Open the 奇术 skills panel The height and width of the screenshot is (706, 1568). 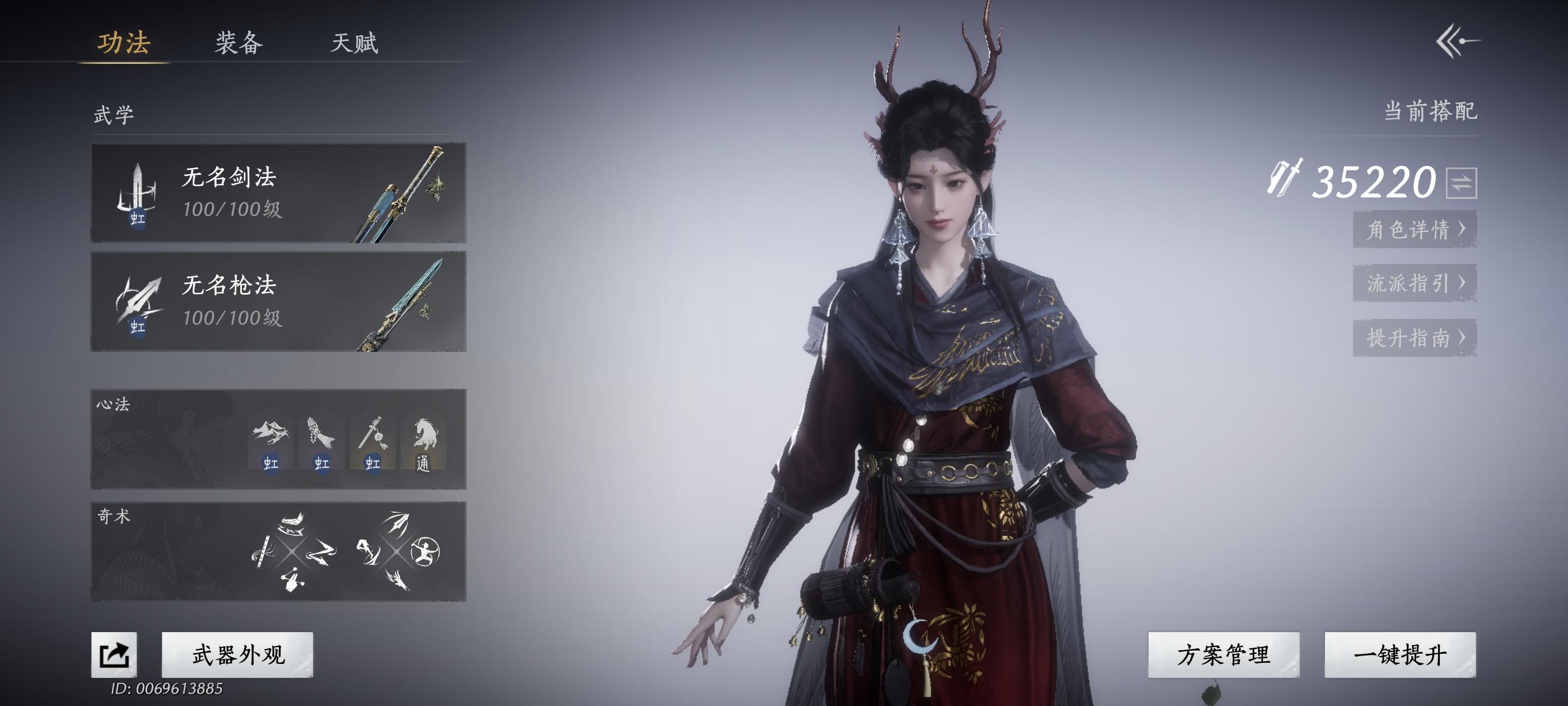tap(278, 551)
